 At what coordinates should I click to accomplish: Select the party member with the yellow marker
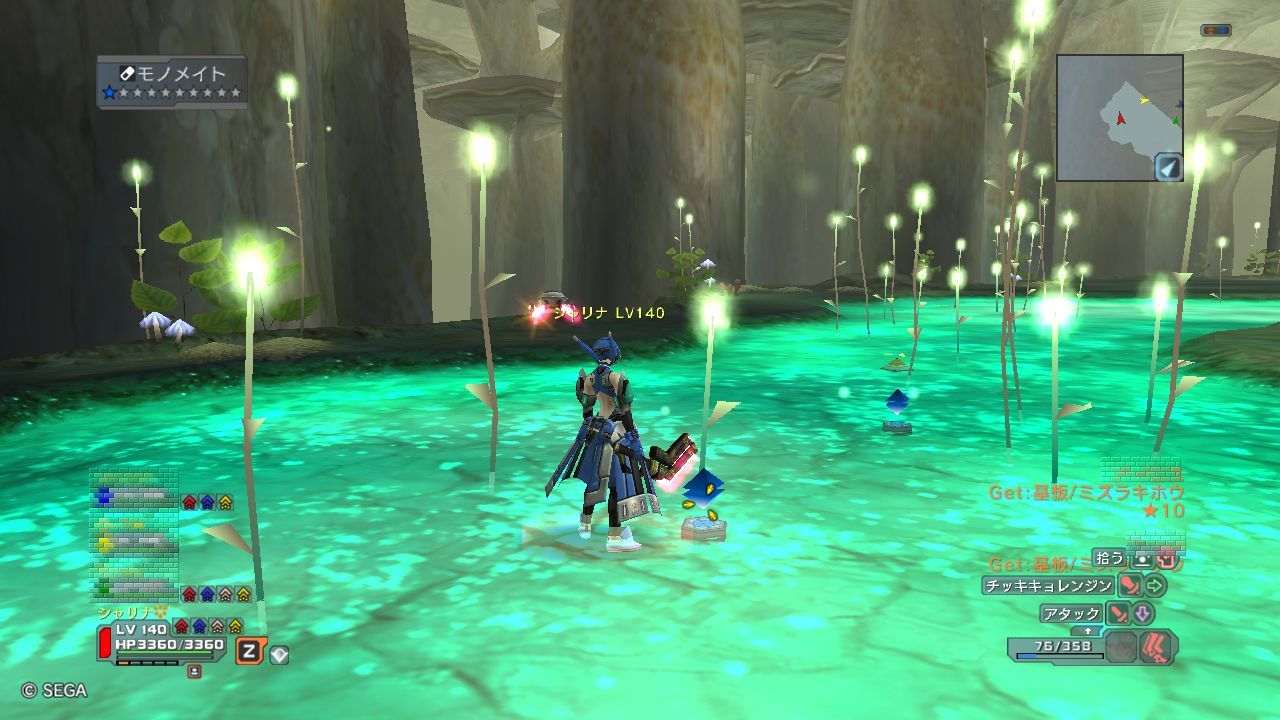point(133,543)
